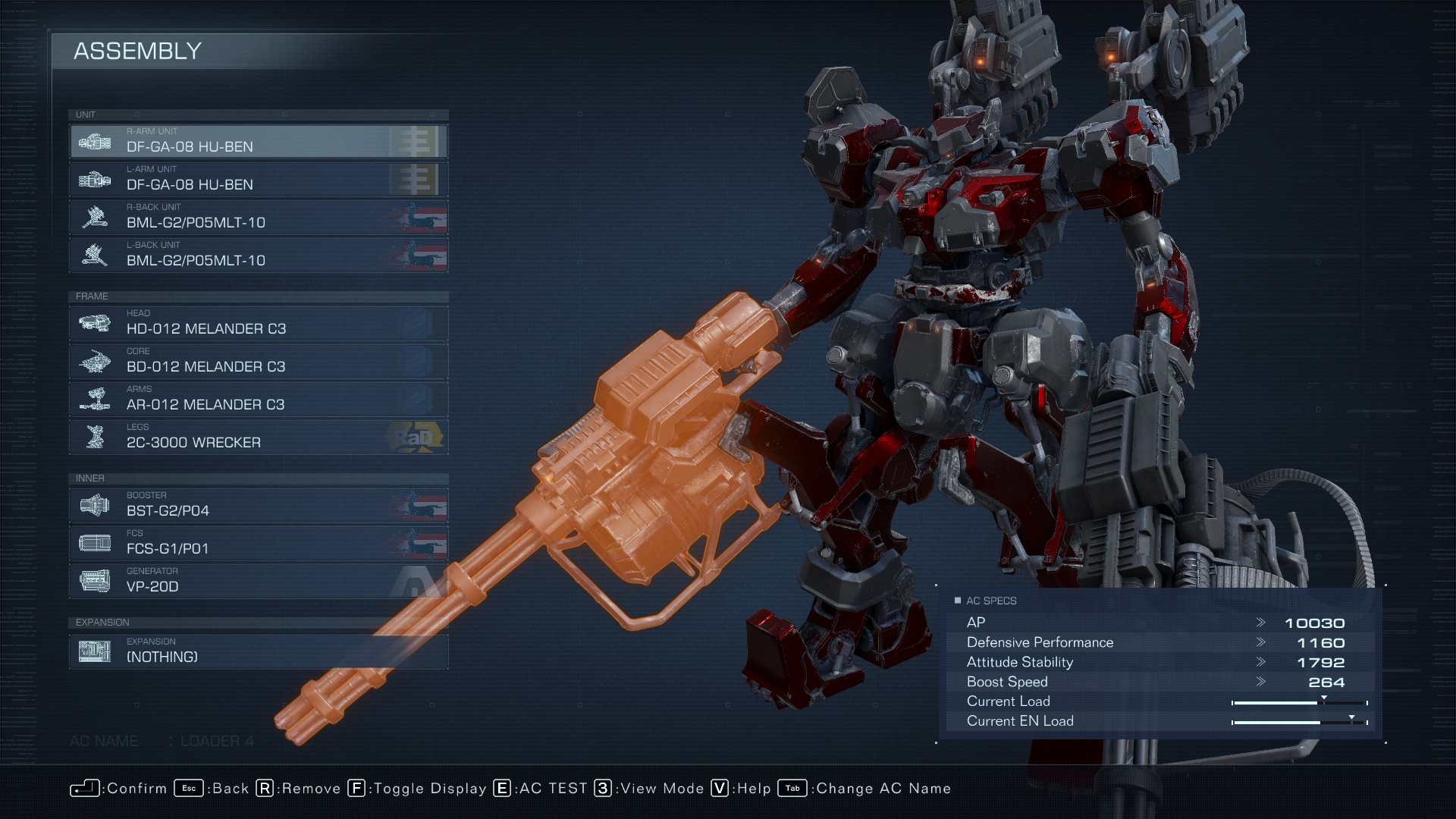Select the R-BACK missile launcher icon
This screenshot has width=1456, height=819.
coord(95,217)
